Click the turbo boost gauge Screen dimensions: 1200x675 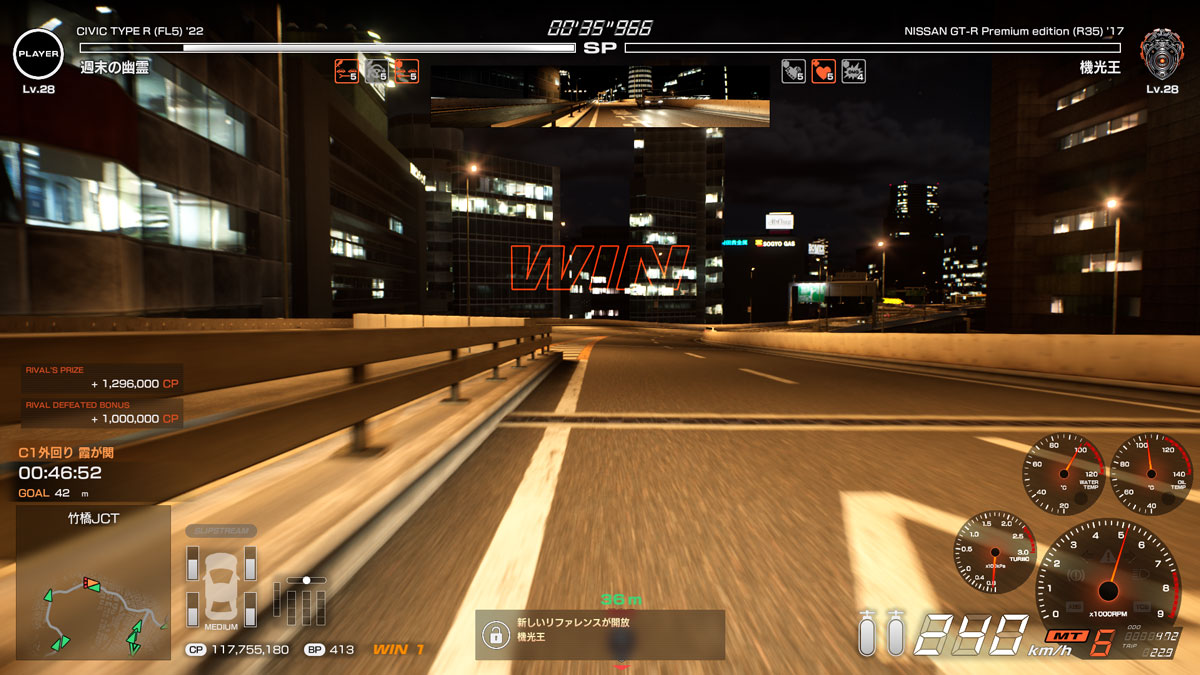pos(993,551)
